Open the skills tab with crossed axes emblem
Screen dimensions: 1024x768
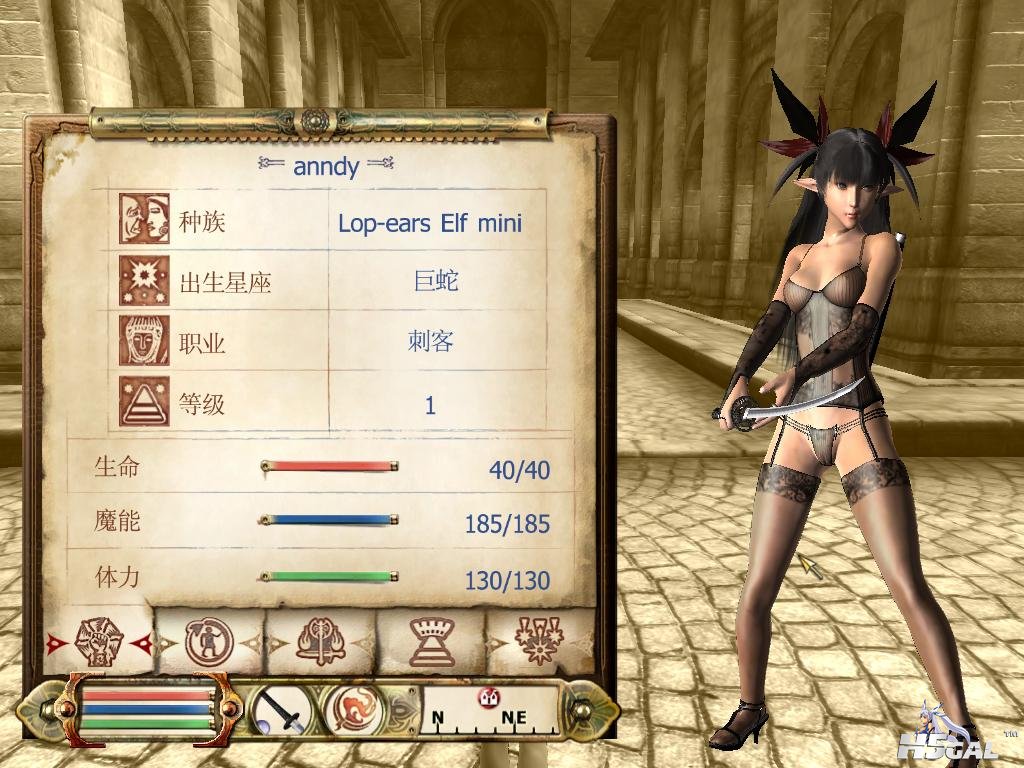click(x=321, y=641)
